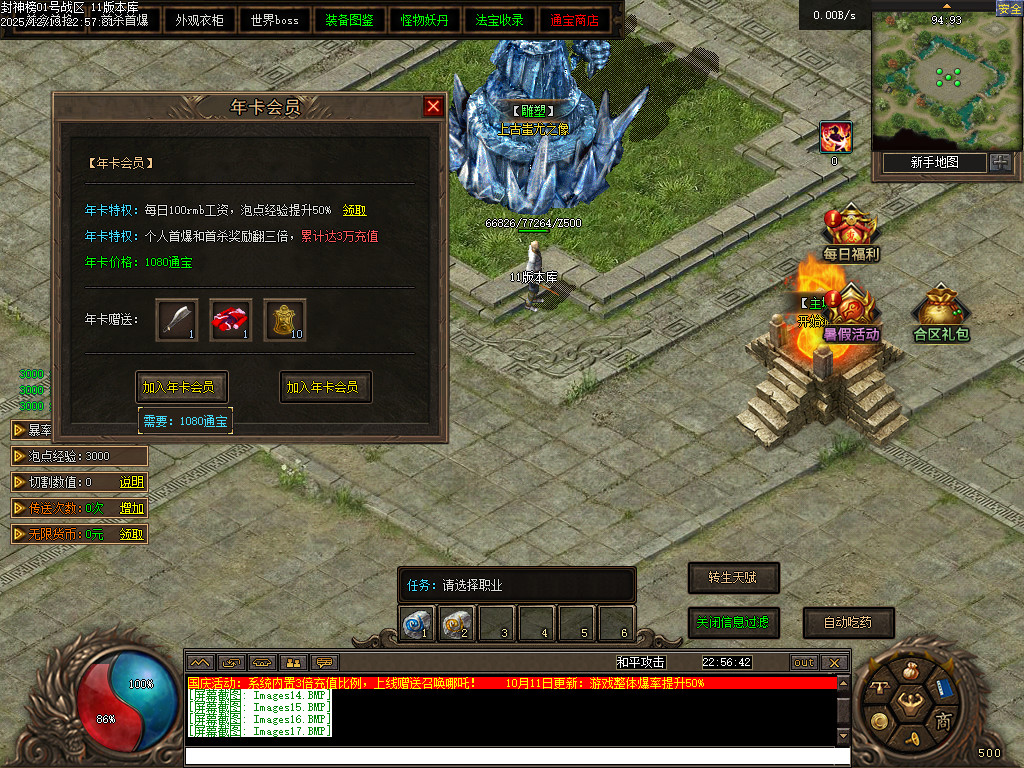
Task: Select the golden token gift item
Action: 284,320
